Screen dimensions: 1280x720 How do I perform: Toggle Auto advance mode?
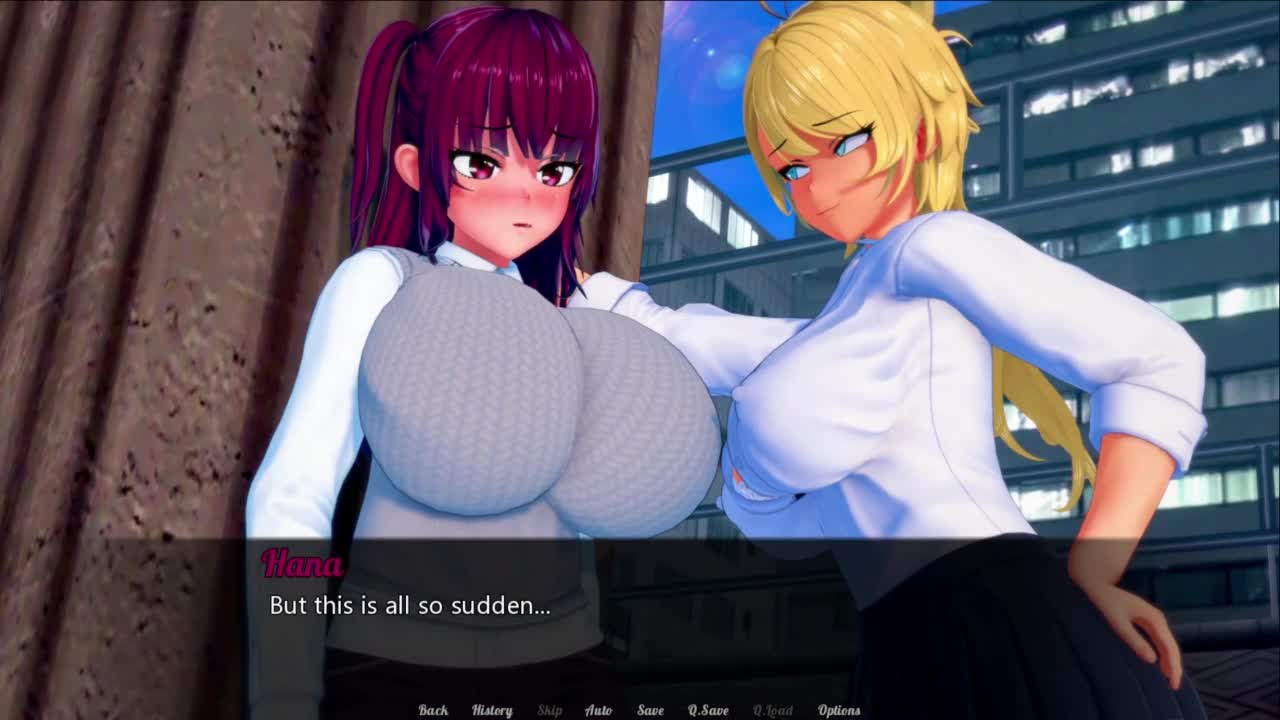[x=598, y=710]
